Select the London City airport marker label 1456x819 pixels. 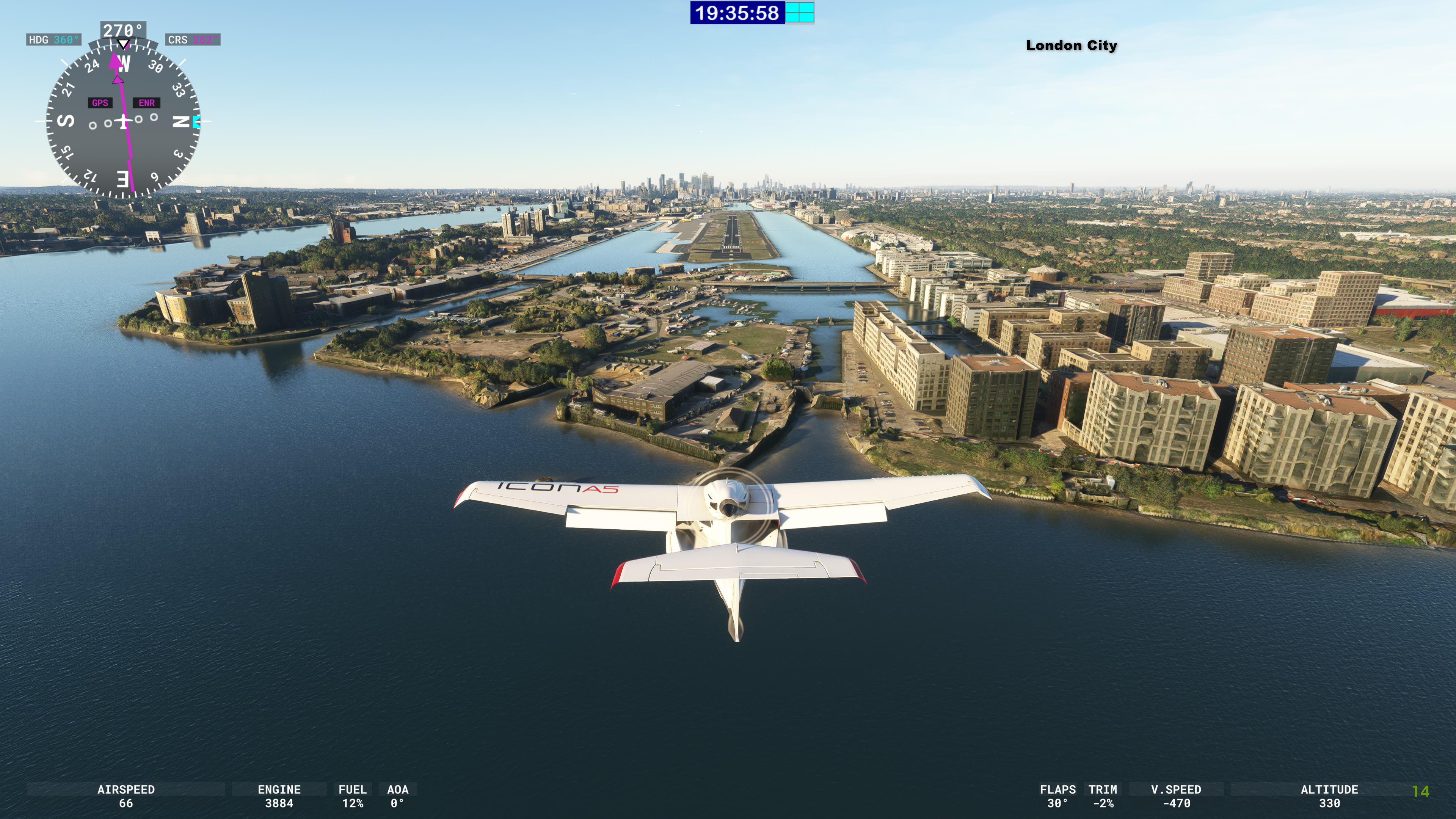tap(1071, 45)
